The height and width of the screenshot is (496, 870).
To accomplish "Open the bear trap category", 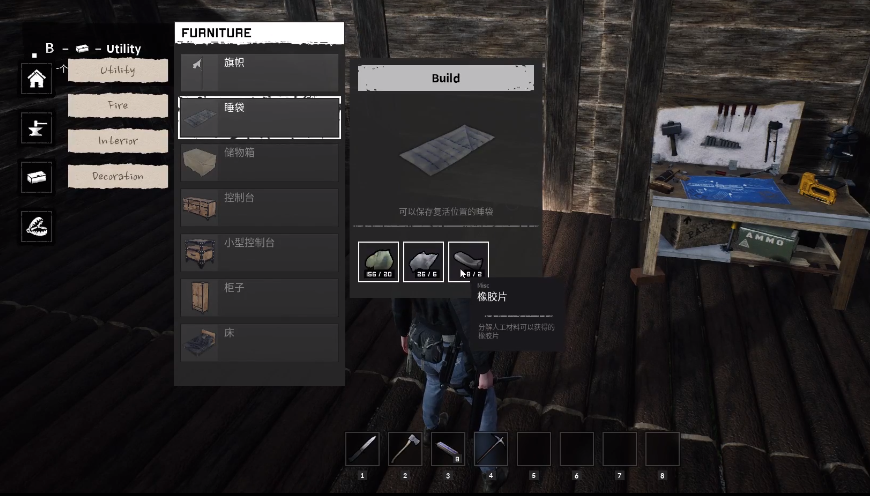I will tap(37, 227).
